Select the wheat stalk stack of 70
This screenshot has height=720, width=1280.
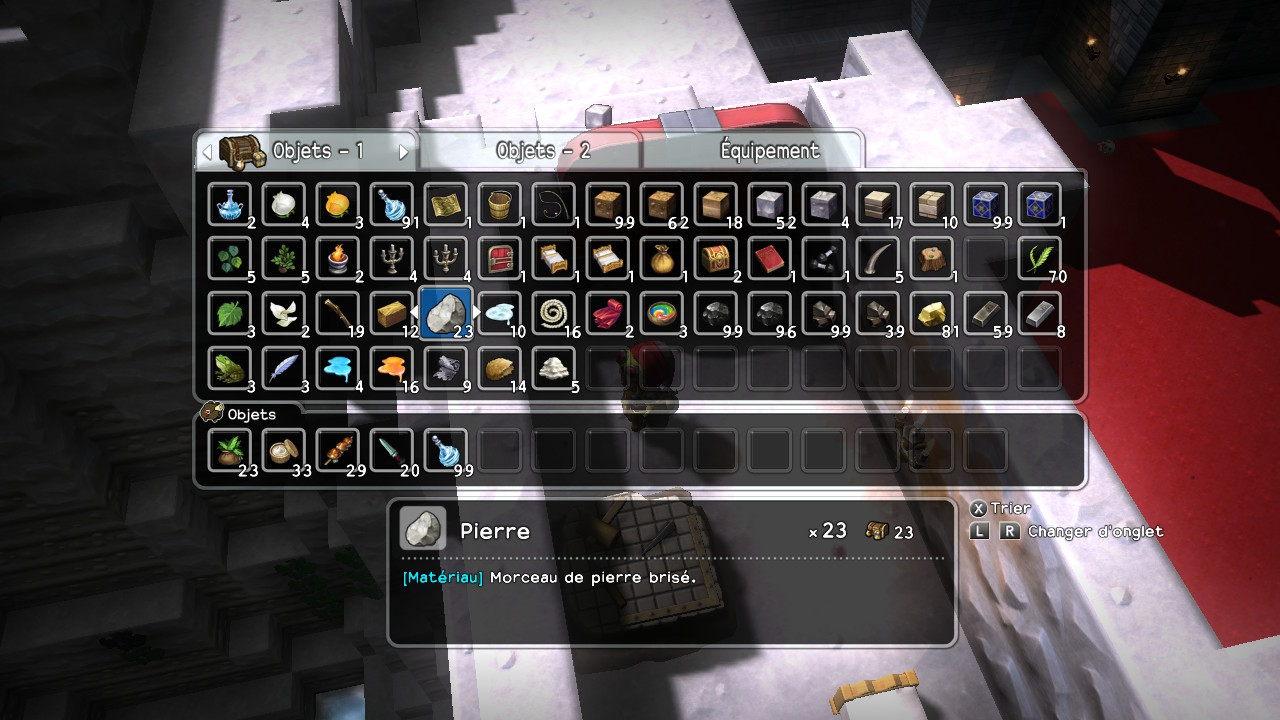1040,258
